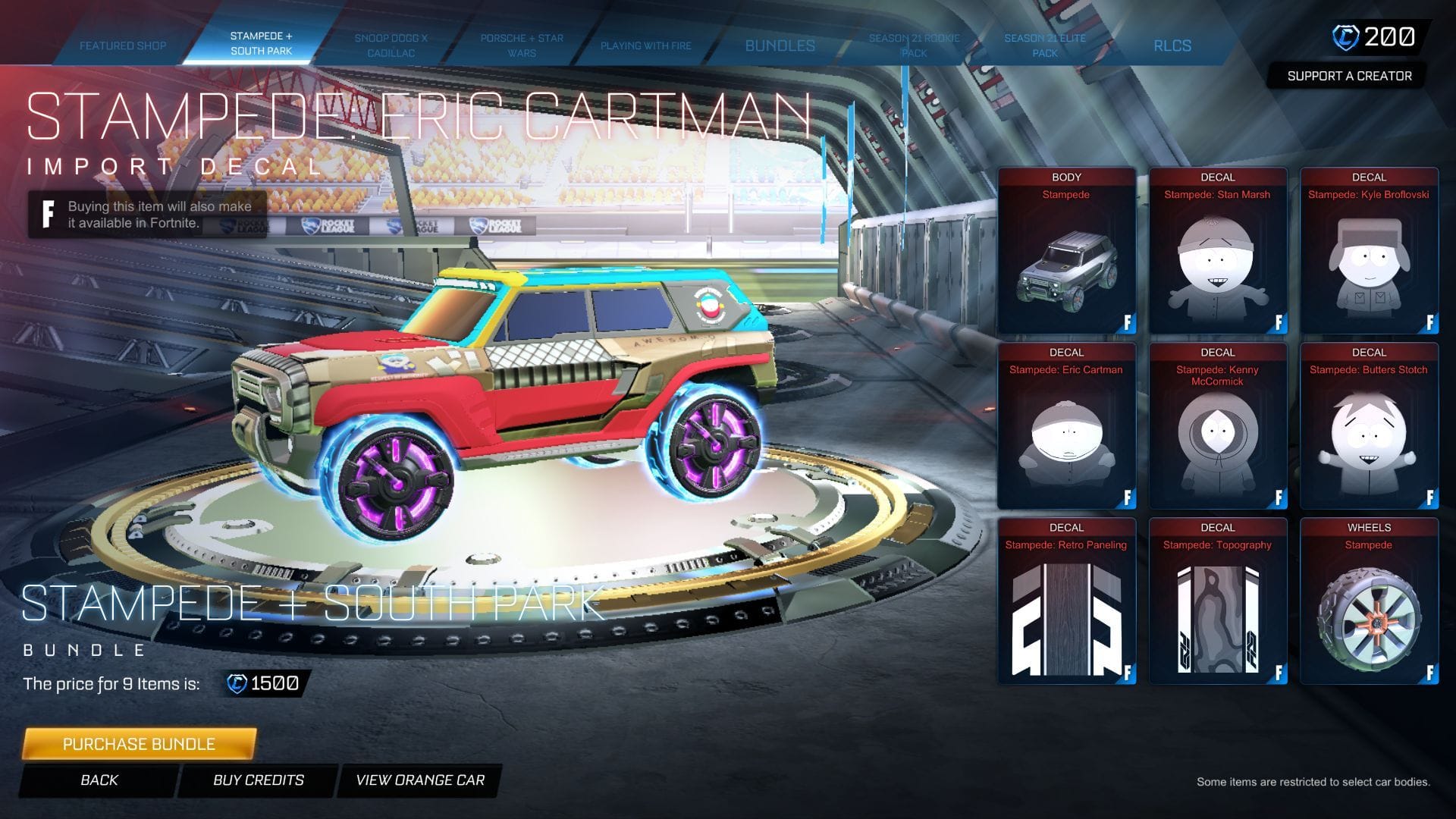The width and height of the screenshot is (1456, 819).
Task: Open Support a Creator
Action: [1349, 76]
